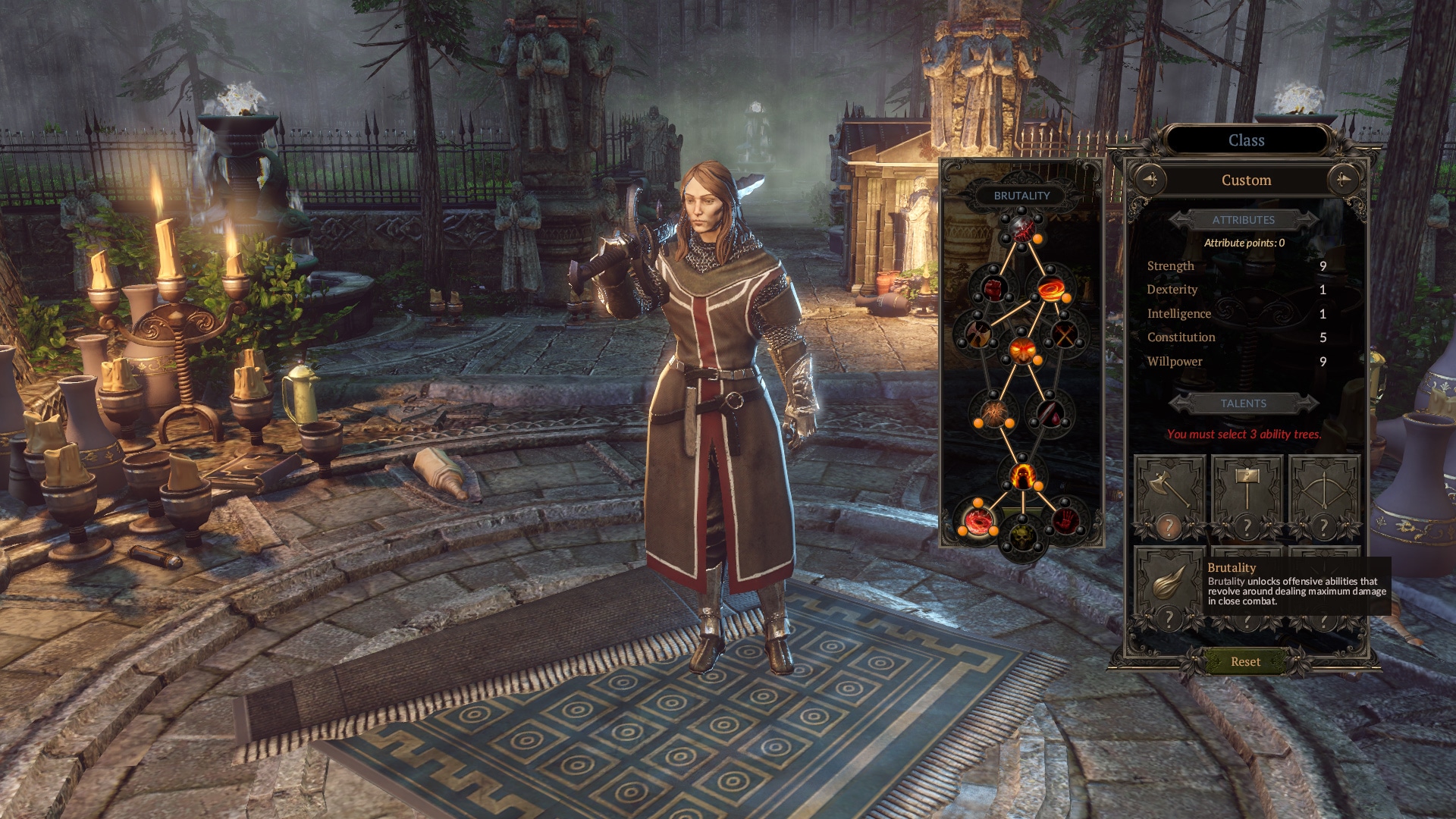The height and width of the screenshot is (819, 1456).
Task: Click the Constitution attribute row
Action: click(x=1236, y=337)
